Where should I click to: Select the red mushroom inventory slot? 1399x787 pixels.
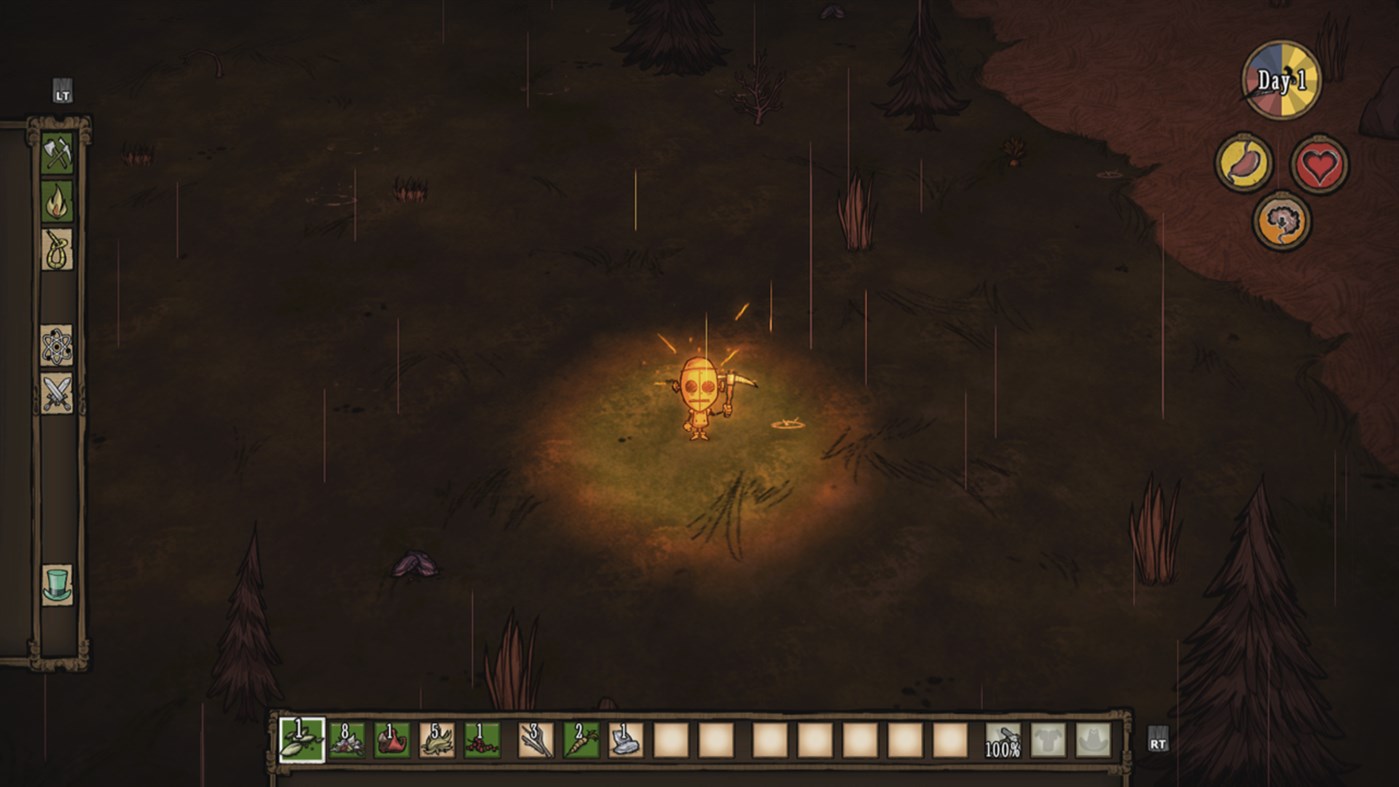tap(392, 740)
